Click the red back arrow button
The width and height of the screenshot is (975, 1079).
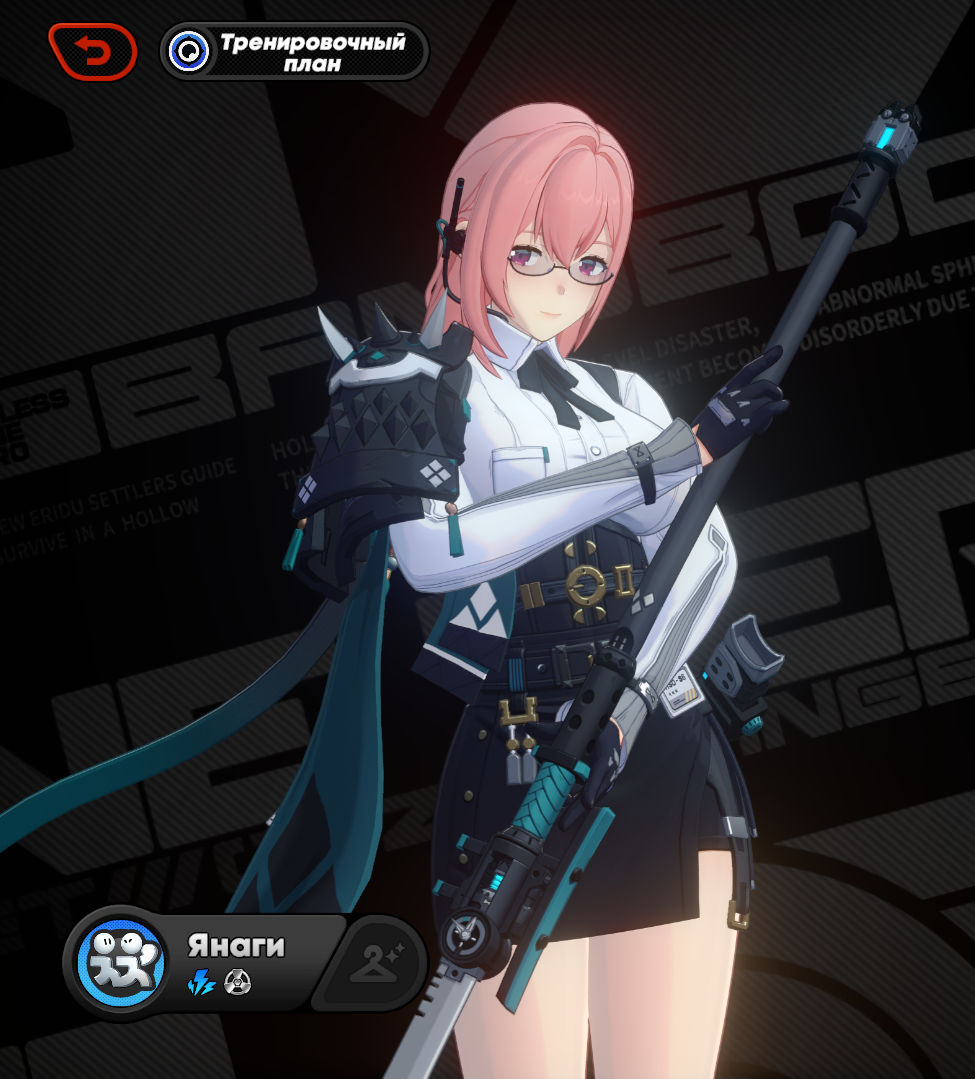[93, 51]
